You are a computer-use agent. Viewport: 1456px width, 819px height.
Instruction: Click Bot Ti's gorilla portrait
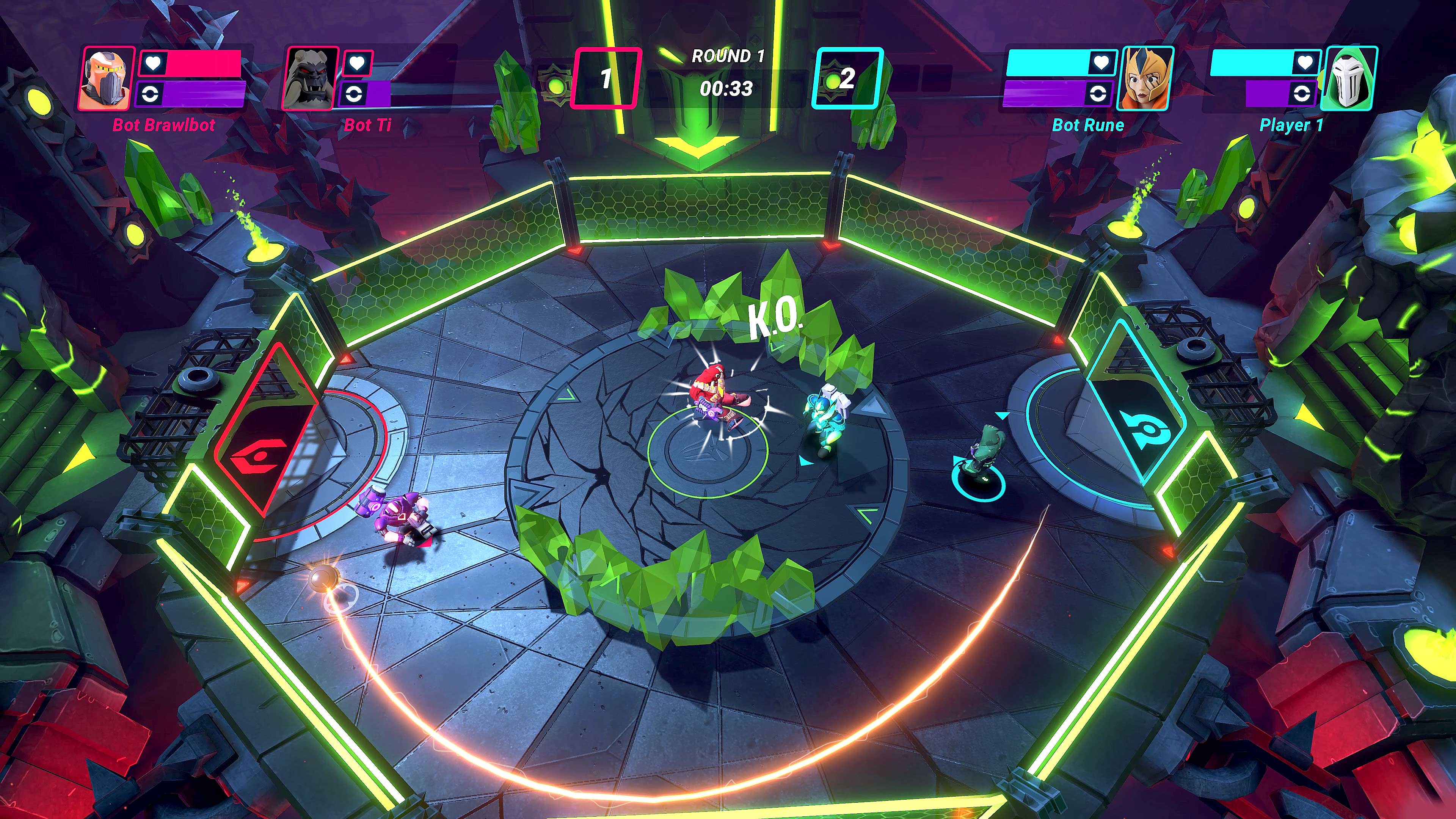click(310, 78)
